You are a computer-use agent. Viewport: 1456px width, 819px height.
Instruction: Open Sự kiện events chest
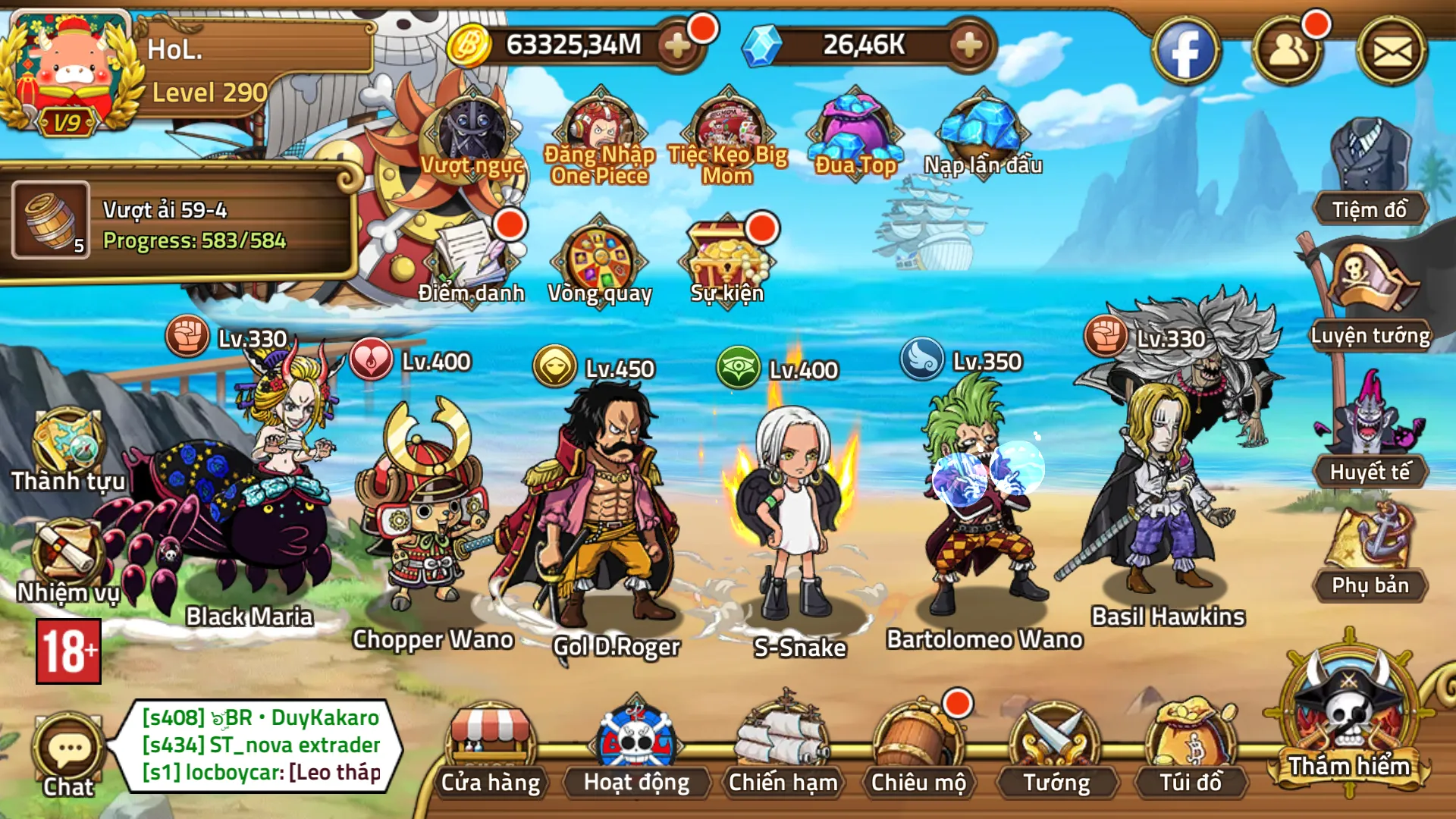click(726, 258)
